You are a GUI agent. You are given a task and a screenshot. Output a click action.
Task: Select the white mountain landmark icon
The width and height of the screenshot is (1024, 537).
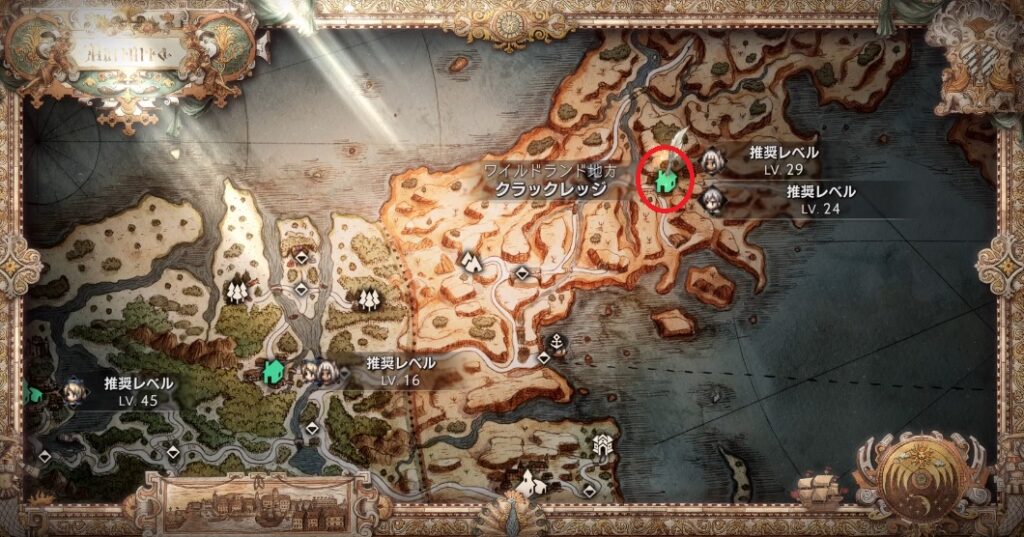click(468, 262)
